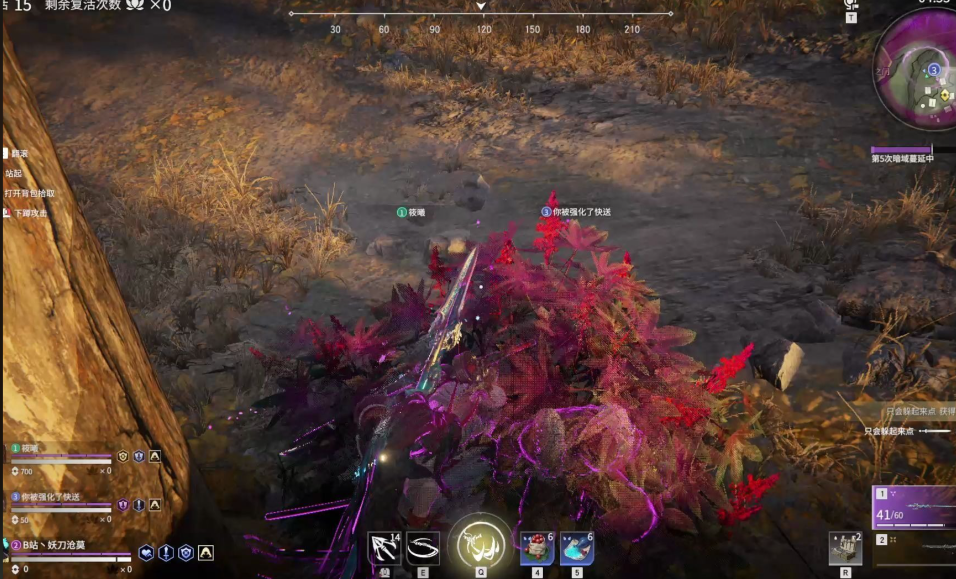Select the repair kit slot
The width and height of the screenshot is (956, 579).
tap(845, 548)
